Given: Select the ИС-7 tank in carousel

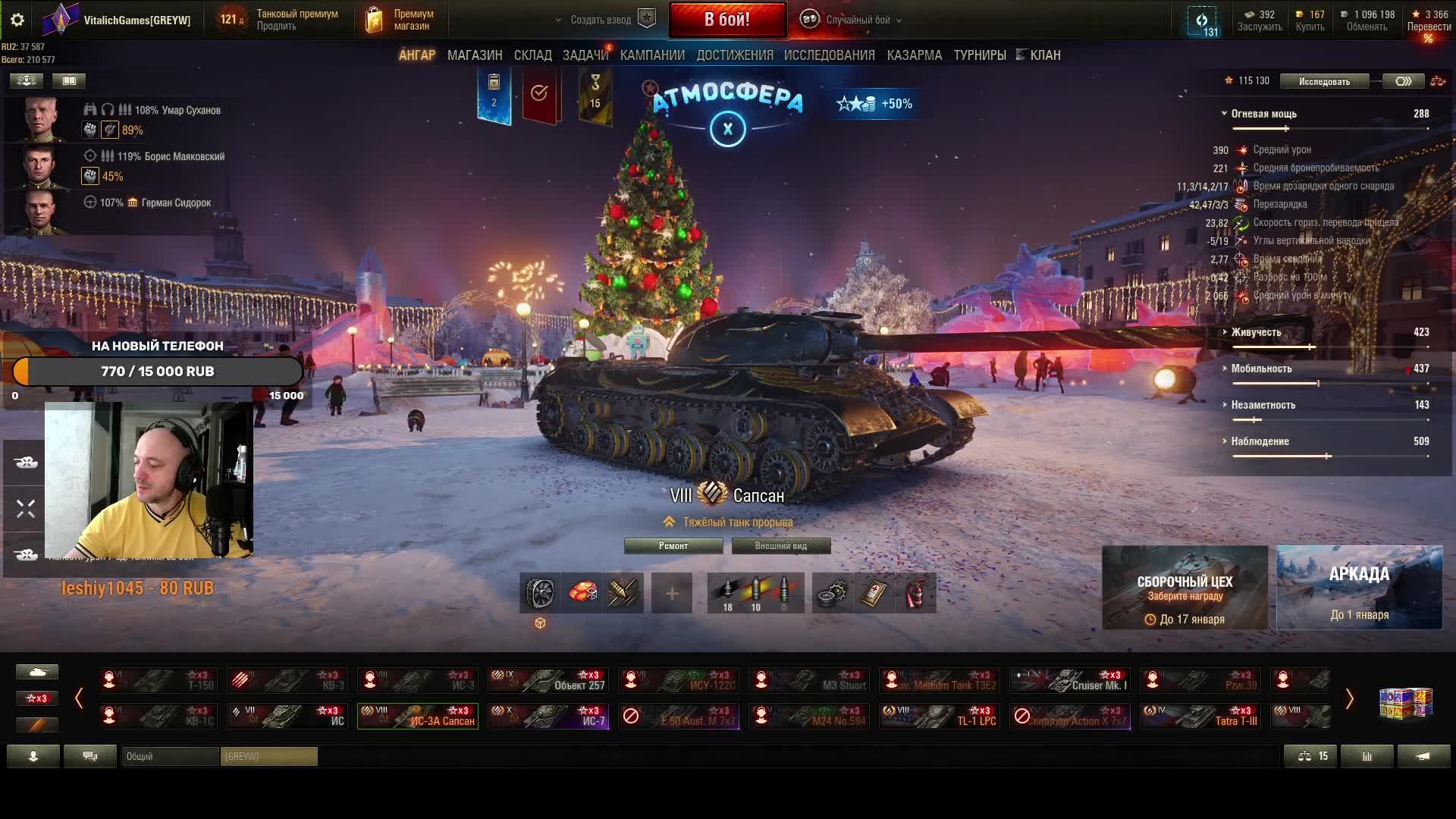Looking at the screenshot, I should [x=548, y=716].
